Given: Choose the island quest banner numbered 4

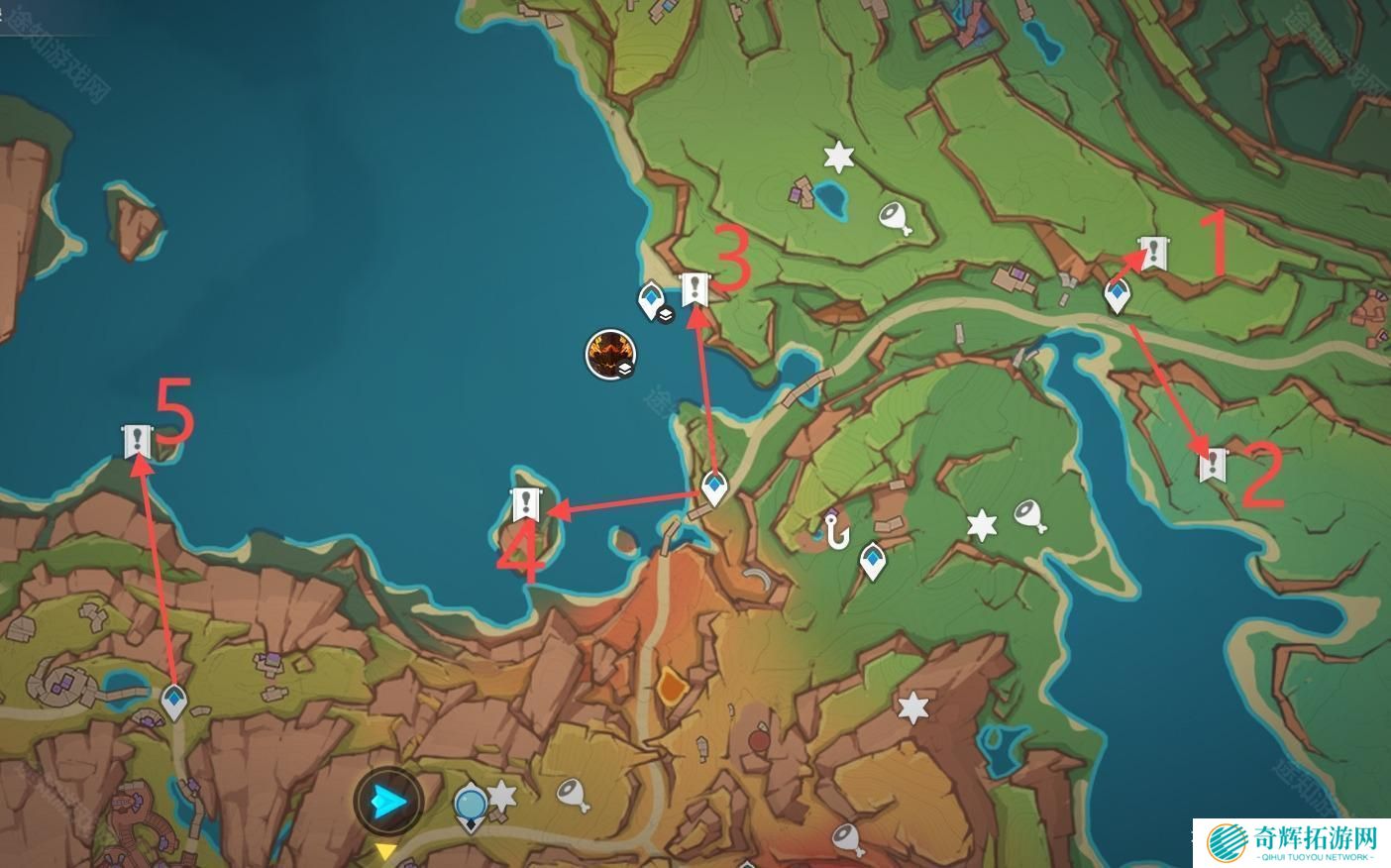Looking at the screenshot, I should point(526,505).
